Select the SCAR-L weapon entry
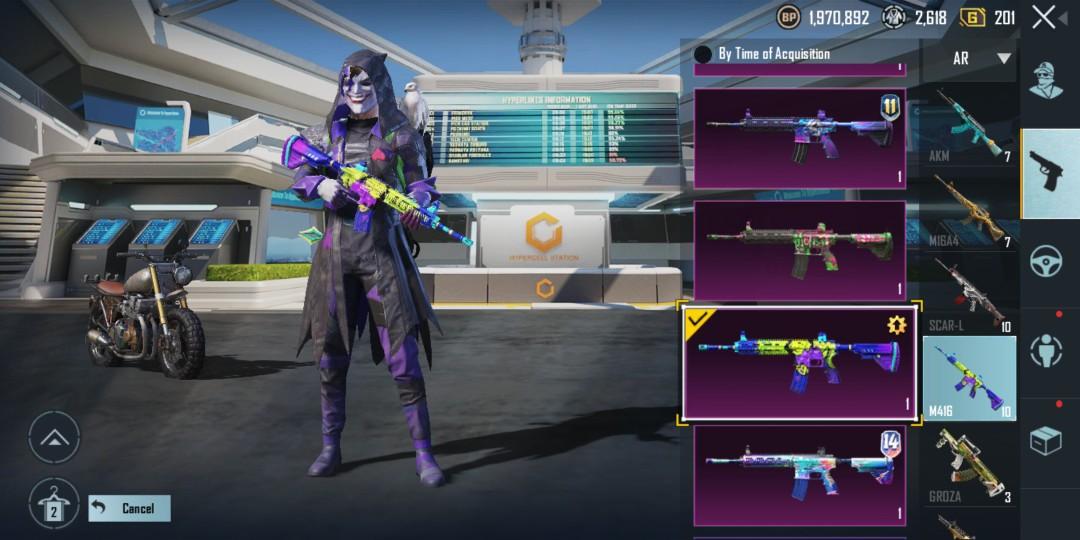 (968, 295)
